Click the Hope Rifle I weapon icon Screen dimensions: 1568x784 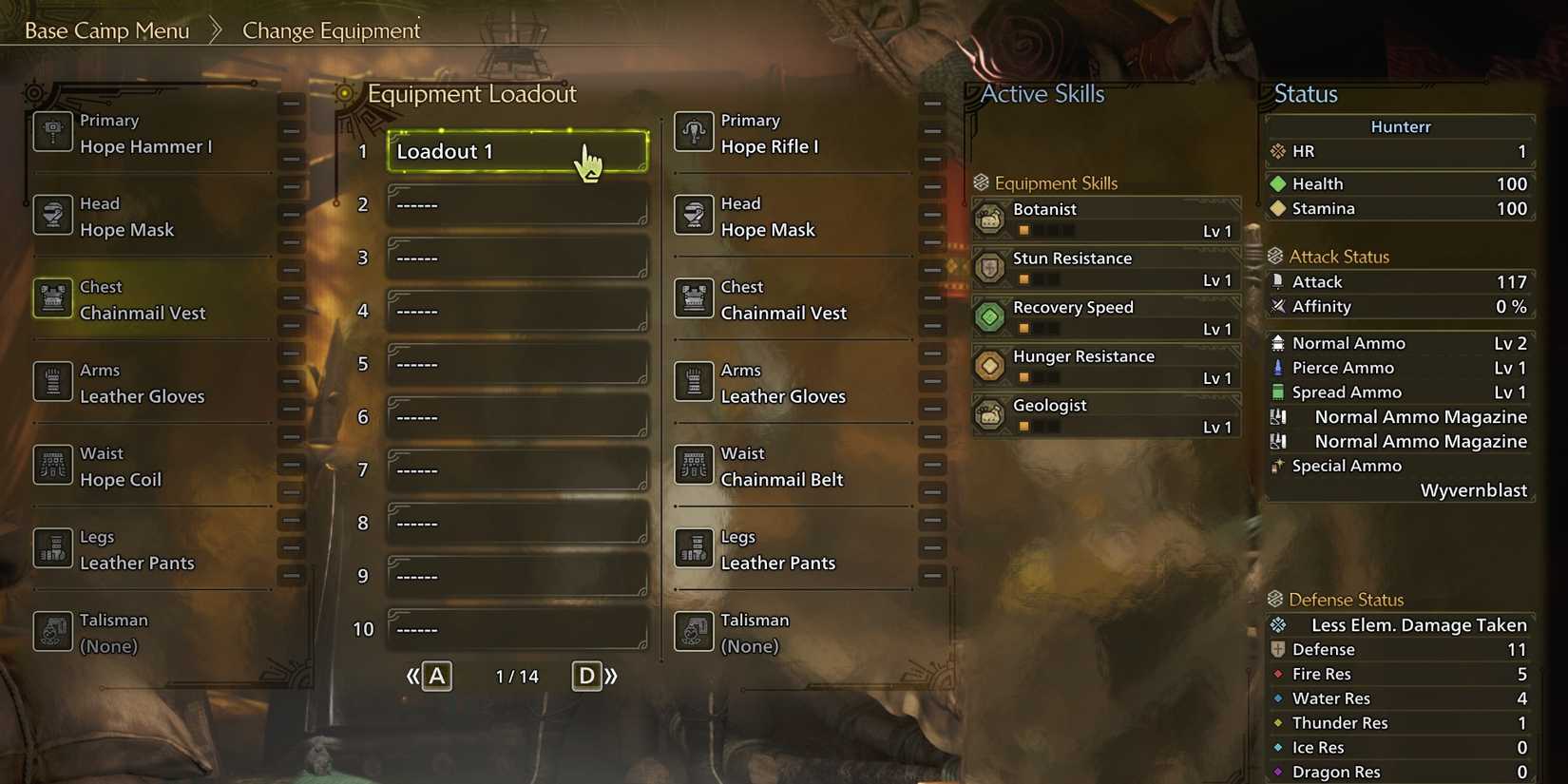[x=693, y=132]
